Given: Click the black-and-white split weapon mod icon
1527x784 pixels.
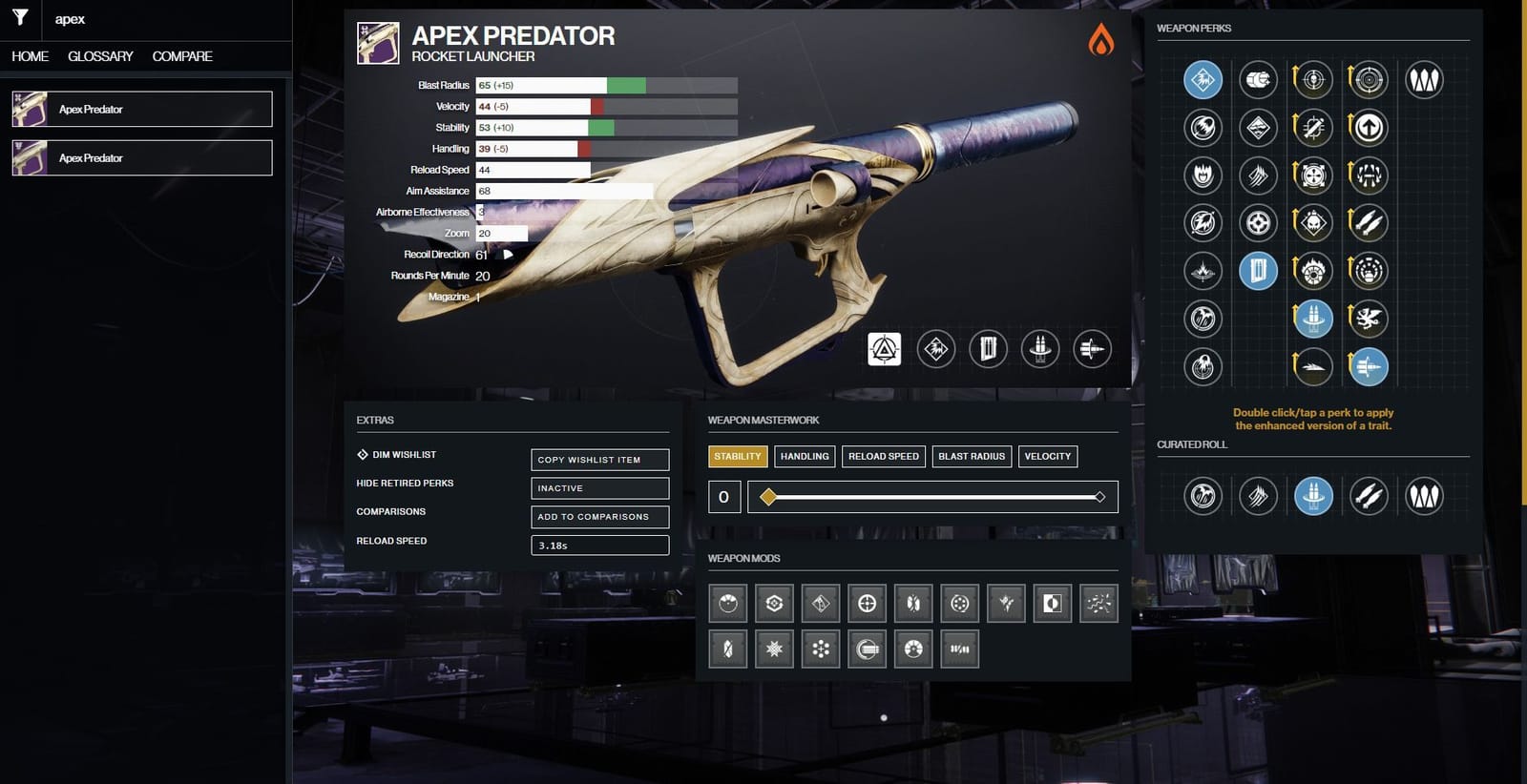Looking at the screenshot, I should point(1053,603).
